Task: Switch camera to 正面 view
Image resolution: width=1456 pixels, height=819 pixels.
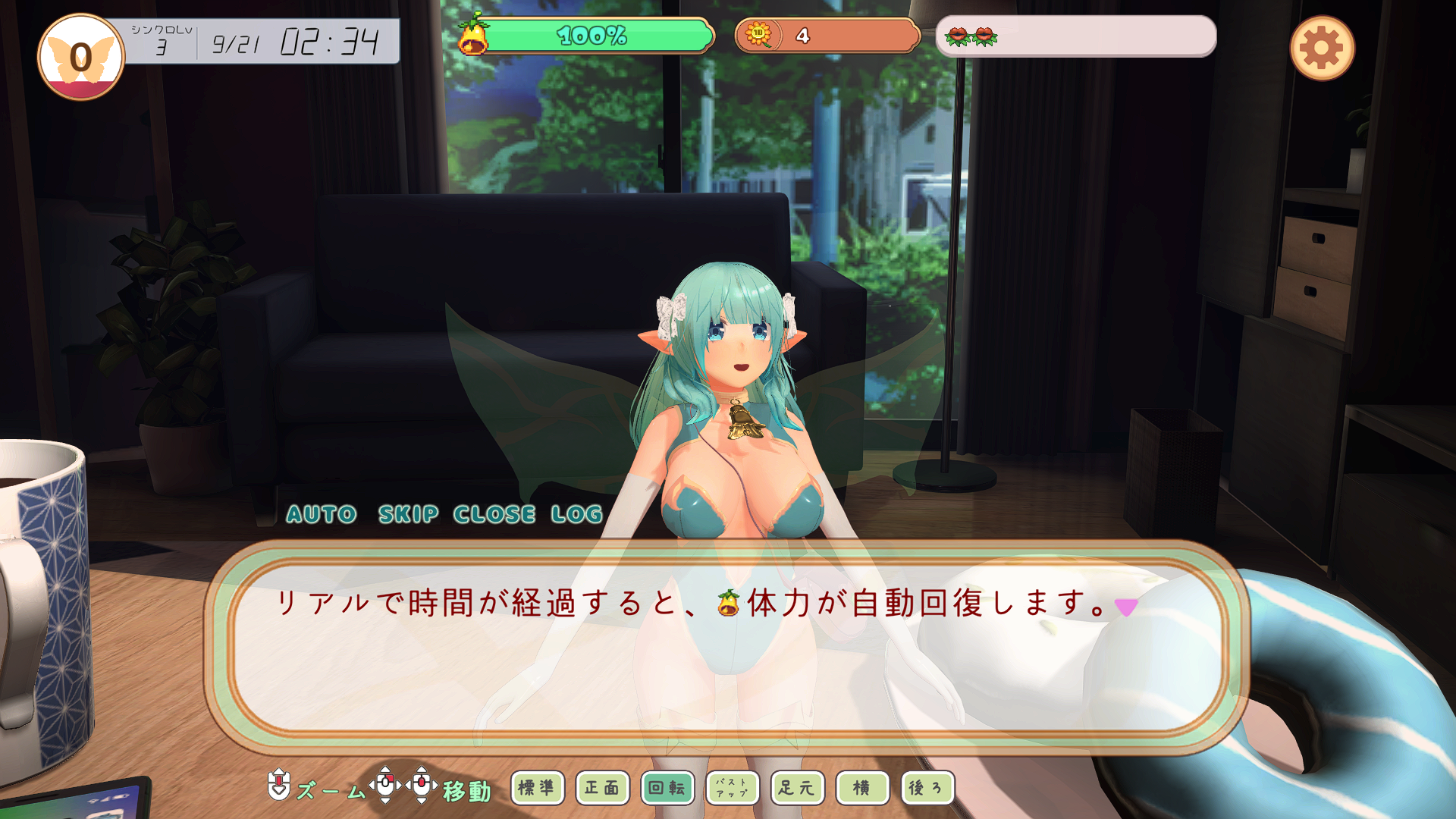Action: (602, 788)
